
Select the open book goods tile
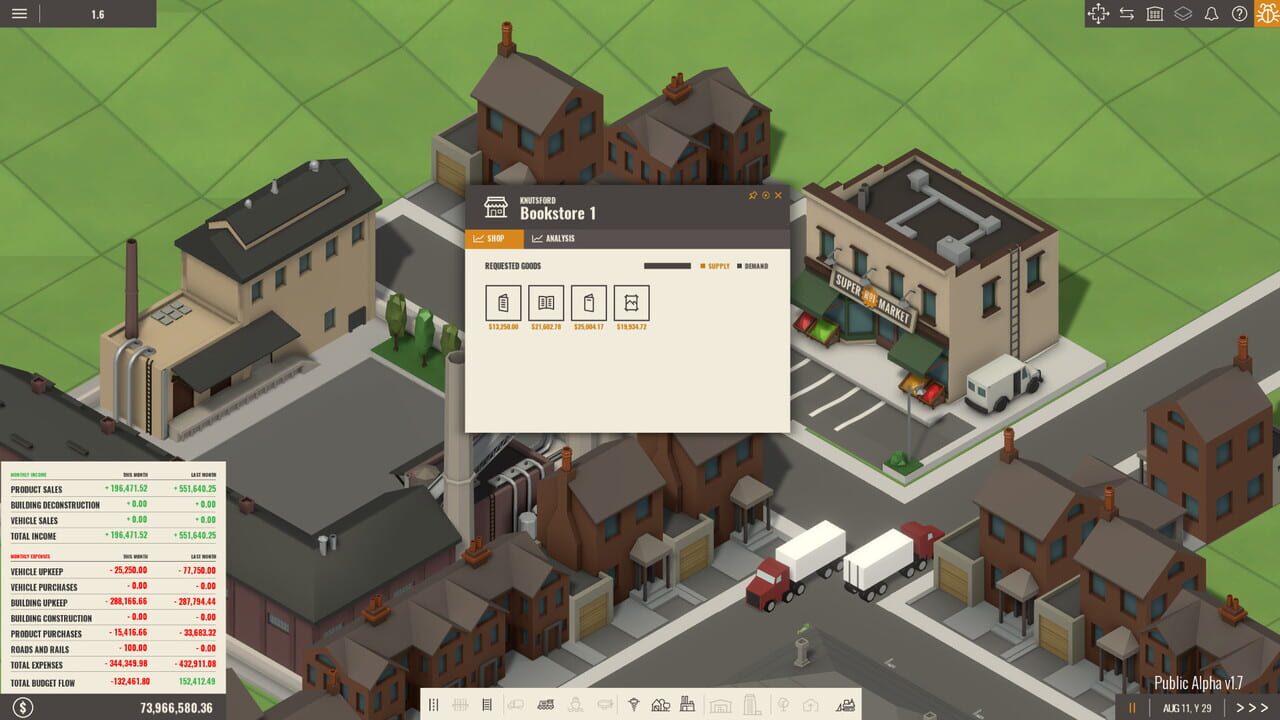pyautogui.click(x=546, y=302)
